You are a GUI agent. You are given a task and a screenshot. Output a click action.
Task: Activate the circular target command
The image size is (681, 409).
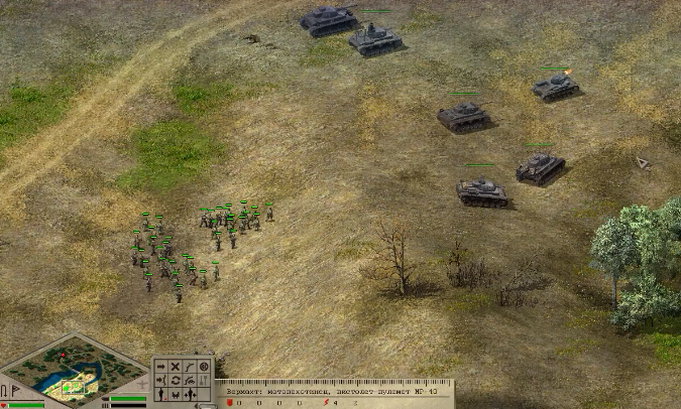[x=204, y=367]
